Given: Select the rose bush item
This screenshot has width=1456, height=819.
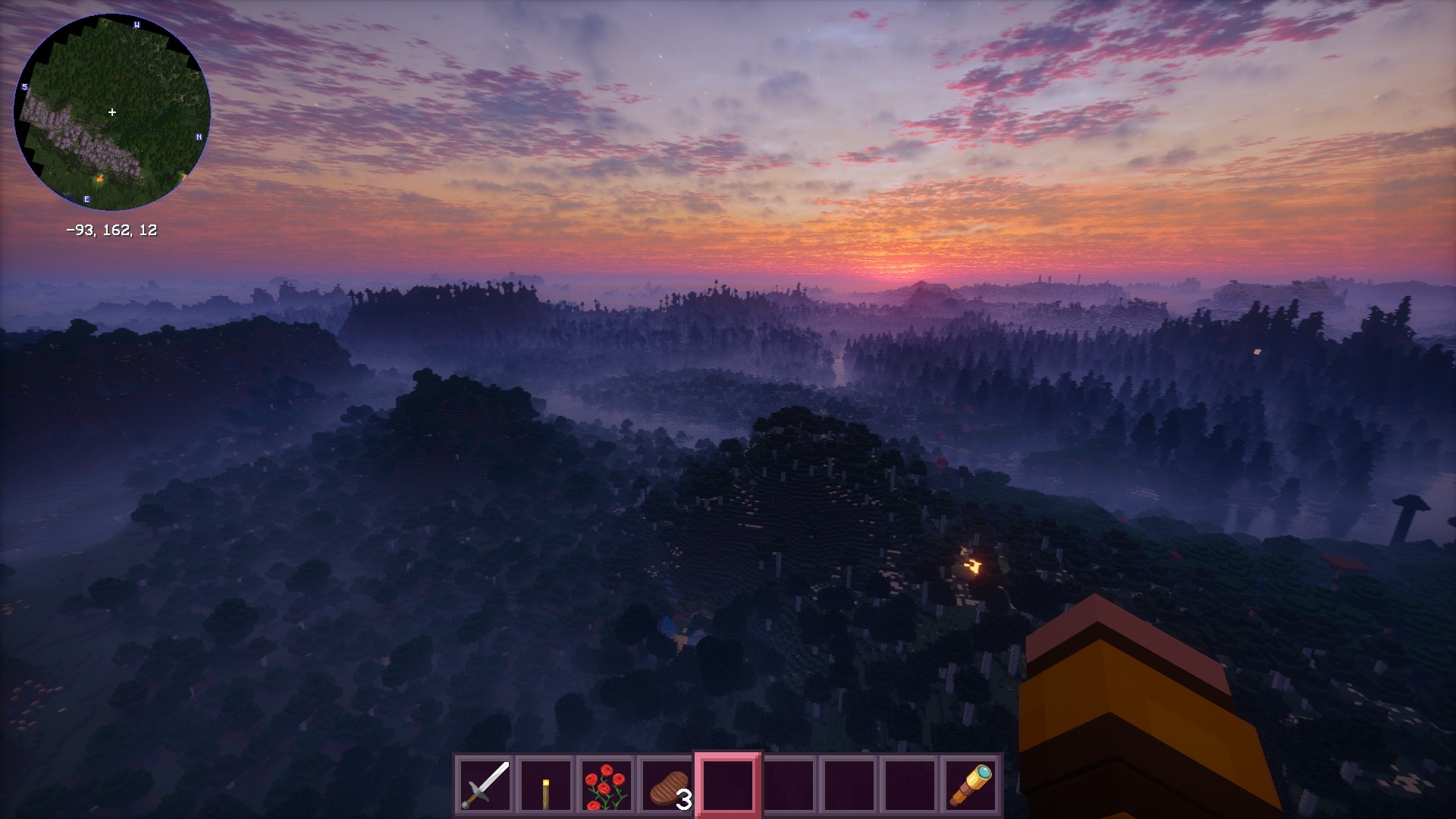Looking at the screenshot, I should click(605, 787).
